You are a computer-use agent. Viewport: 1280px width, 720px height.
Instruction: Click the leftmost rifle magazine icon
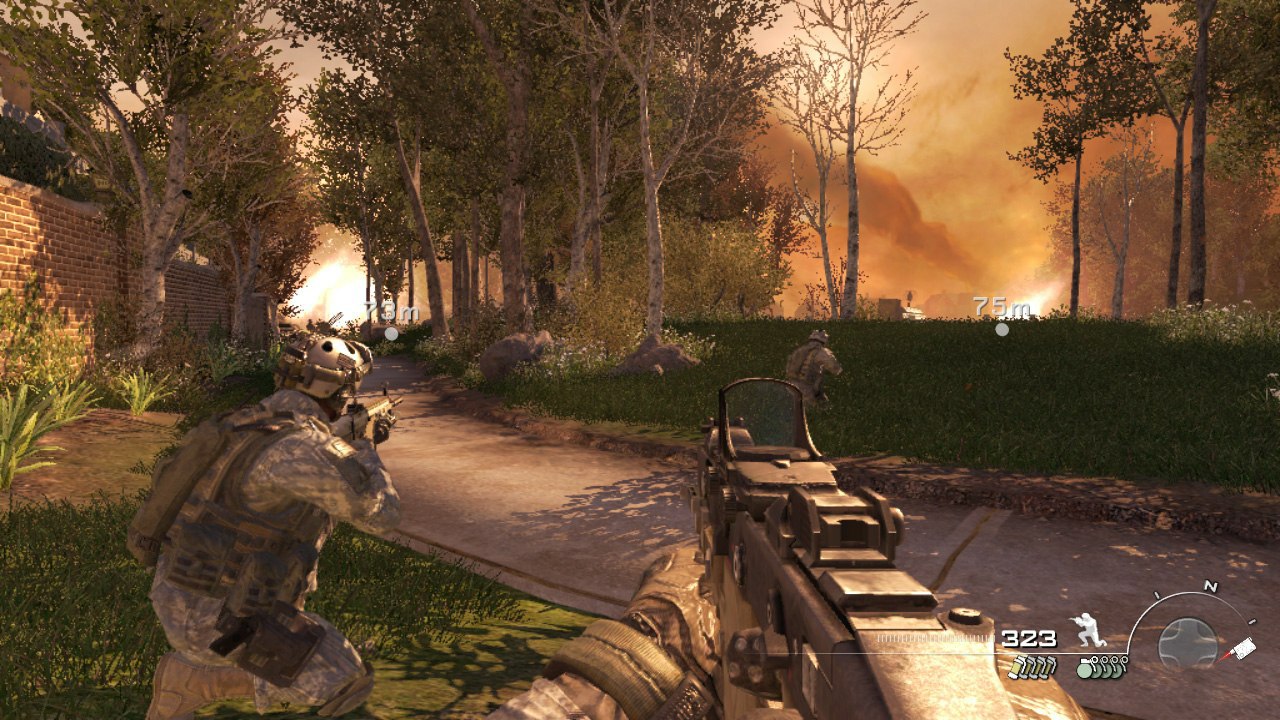pyautogui.click(x=1015, y=667)
